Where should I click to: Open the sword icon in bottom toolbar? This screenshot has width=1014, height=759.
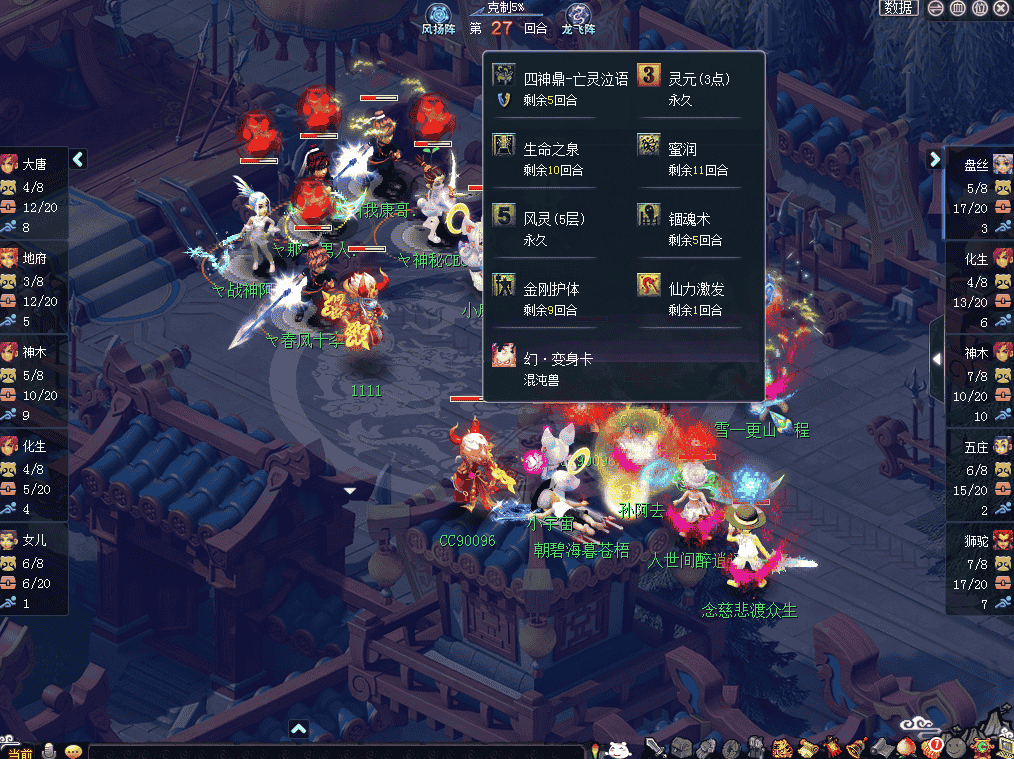(656, 747)
